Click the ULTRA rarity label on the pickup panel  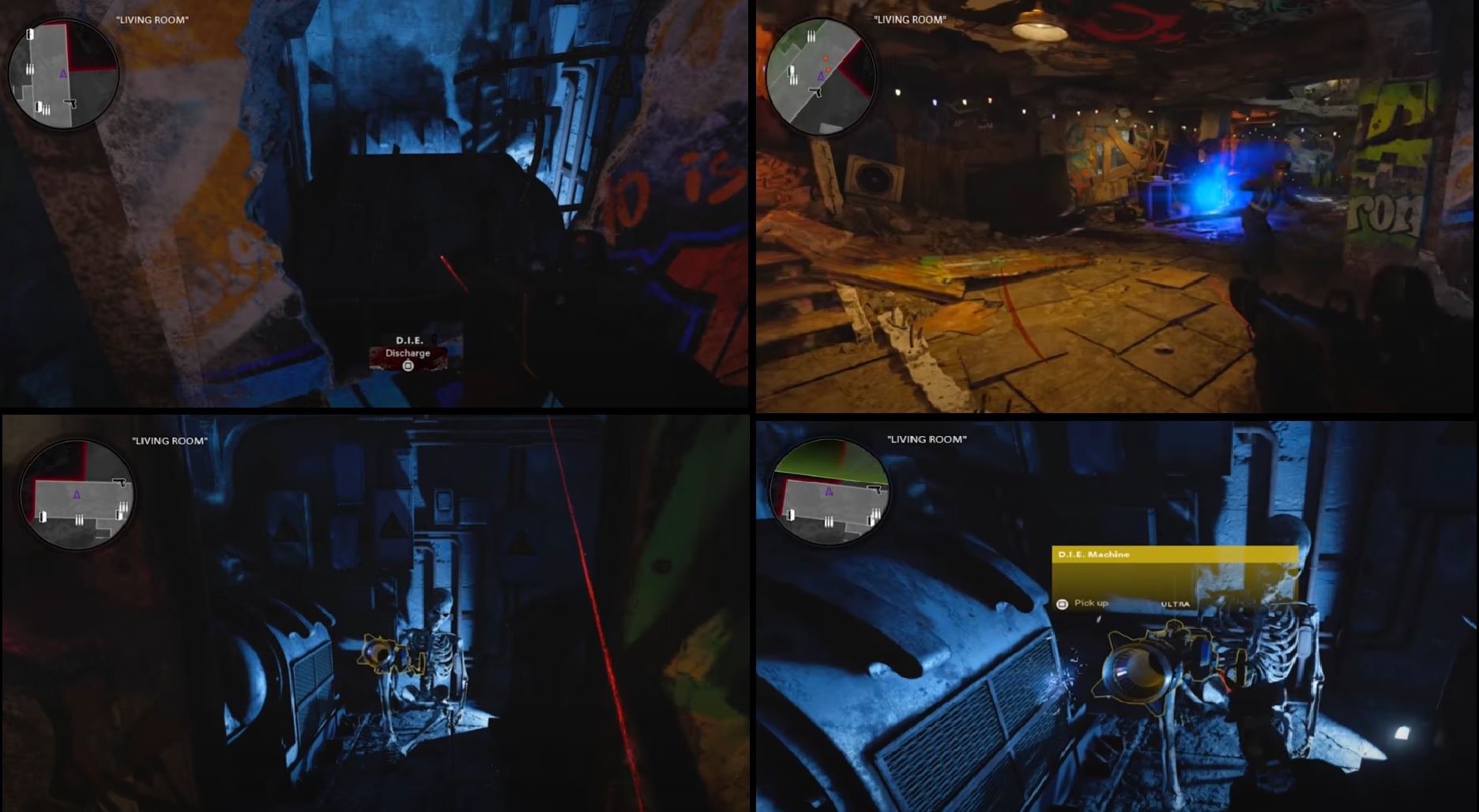(x=1177, y=604)
